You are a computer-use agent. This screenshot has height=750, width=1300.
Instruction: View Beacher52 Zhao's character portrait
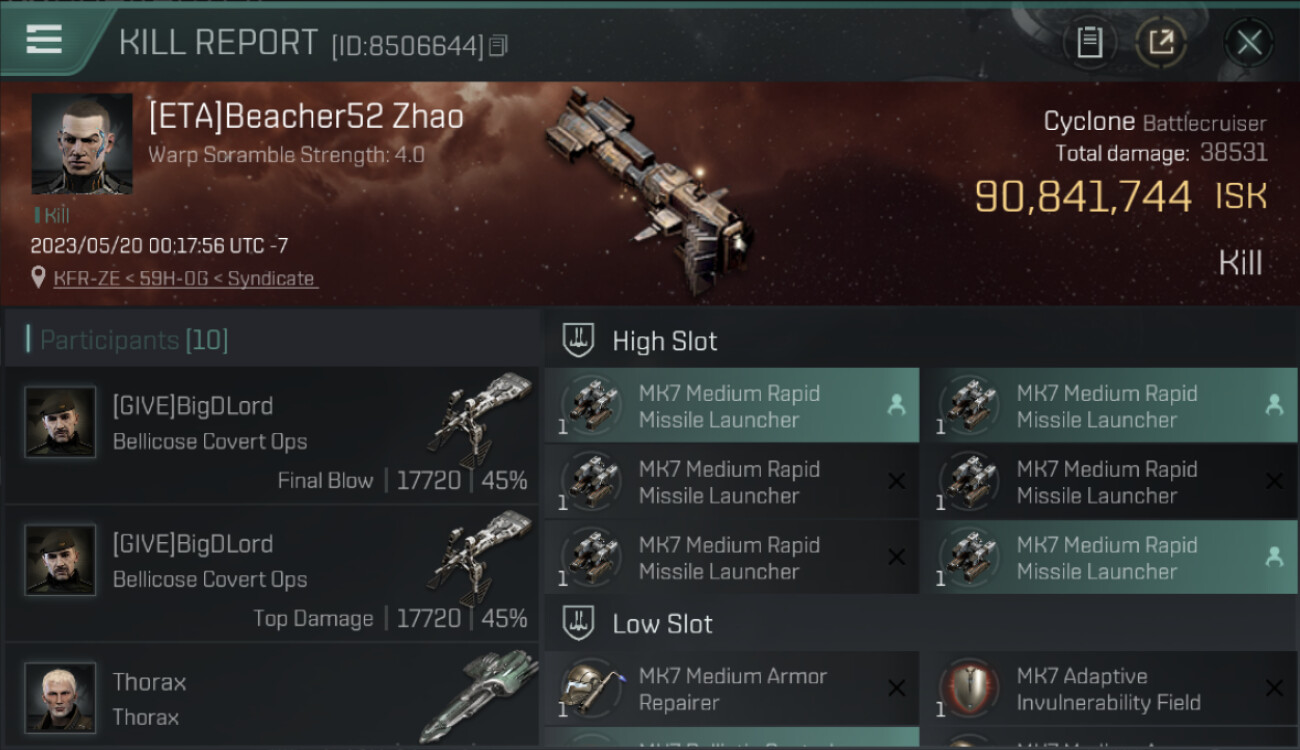[82, 144]
